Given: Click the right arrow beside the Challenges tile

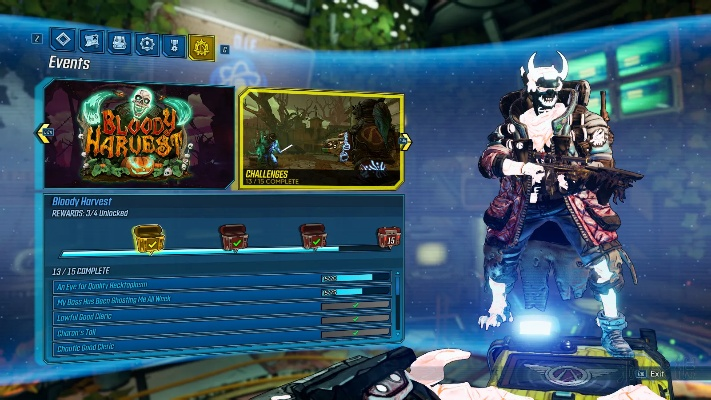Looking at the screenshot, I should click(405, 141).
